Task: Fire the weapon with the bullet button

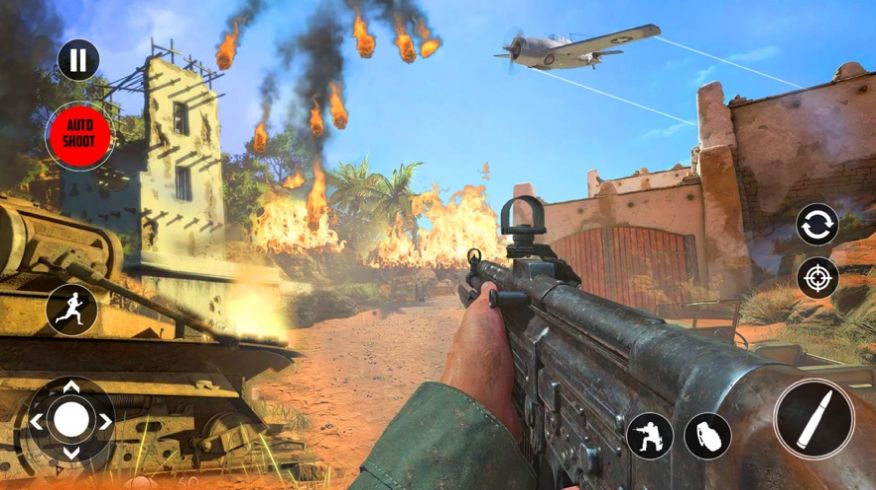Action: pyautogui.click(x=813, y=419)
